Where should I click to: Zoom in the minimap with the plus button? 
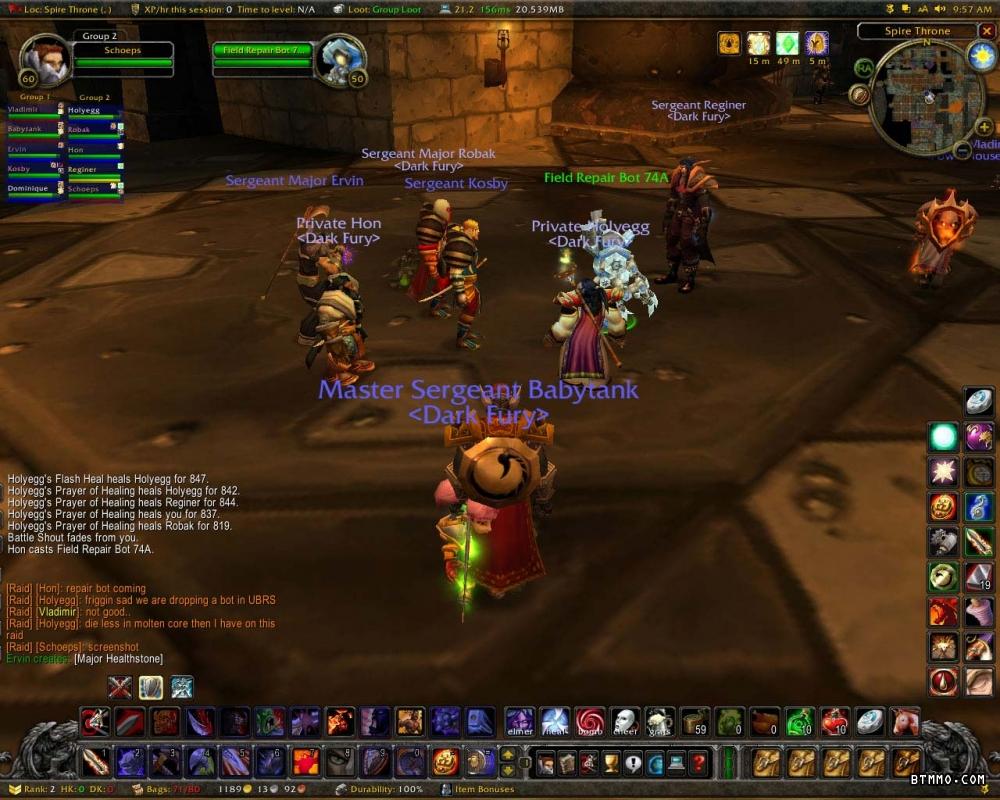985,127
